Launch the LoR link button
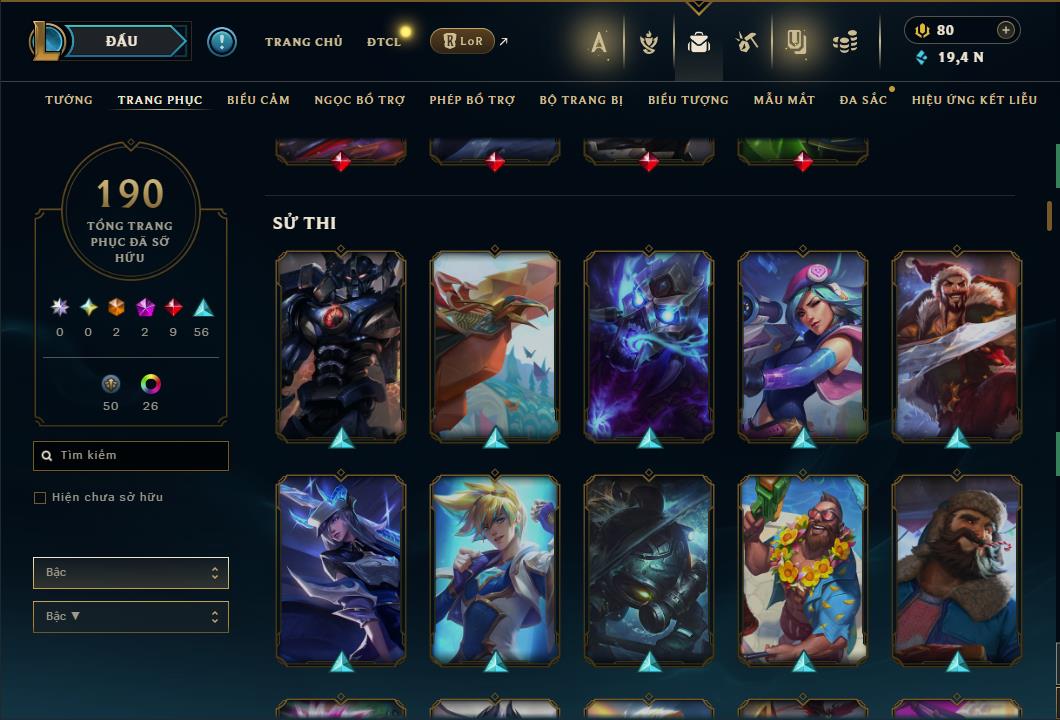 [462, 42]
